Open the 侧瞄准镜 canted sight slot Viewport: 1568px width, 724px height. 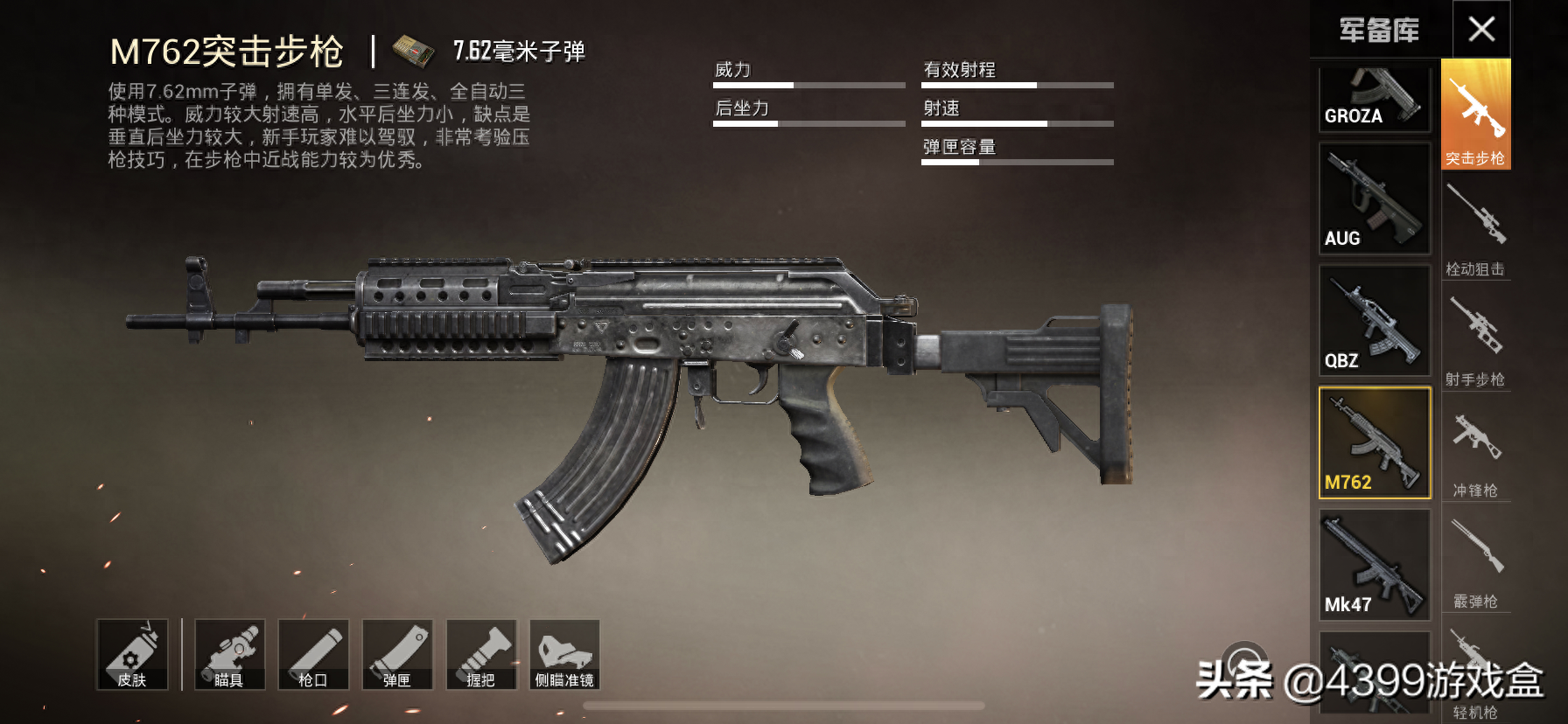[x=564, y=655]
